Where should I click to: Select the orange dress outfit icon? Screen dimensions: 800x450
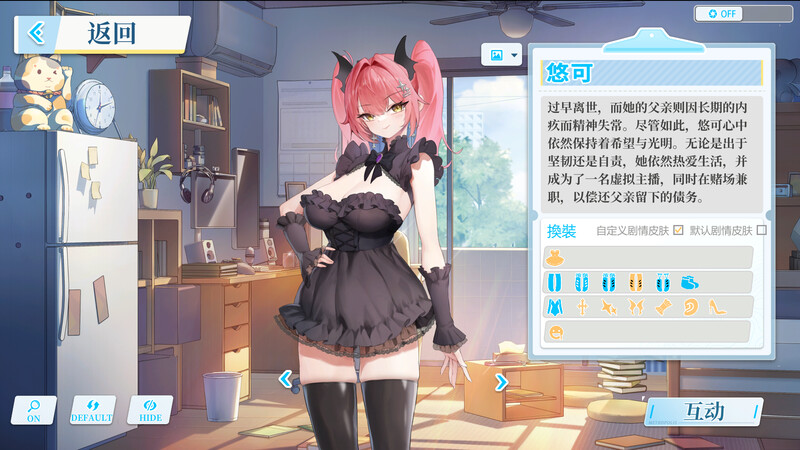pos(554,258)
